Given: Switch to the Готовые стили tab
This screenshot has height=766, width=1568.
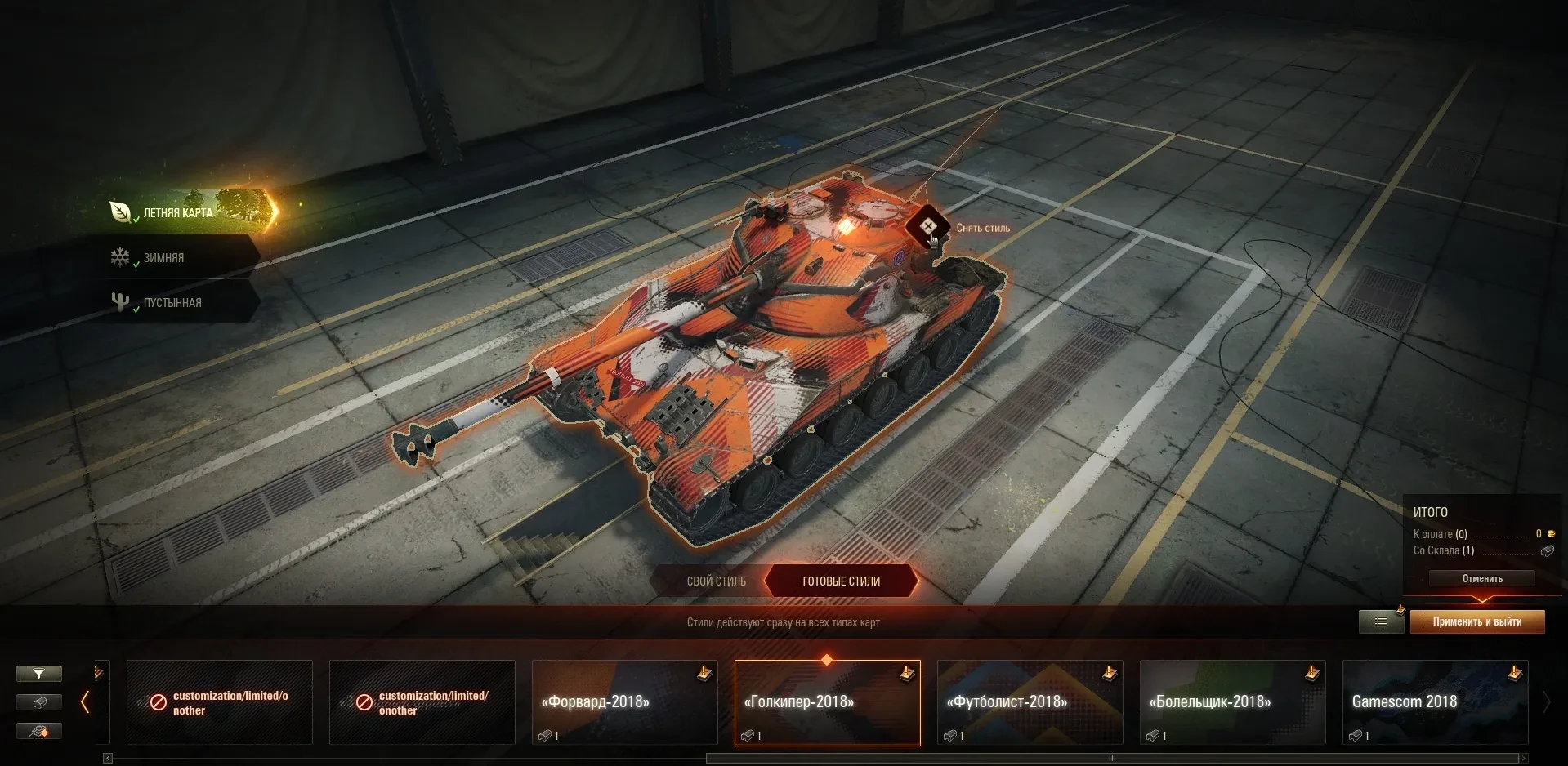Looking at the screenshot, I should tap(841, 581).
